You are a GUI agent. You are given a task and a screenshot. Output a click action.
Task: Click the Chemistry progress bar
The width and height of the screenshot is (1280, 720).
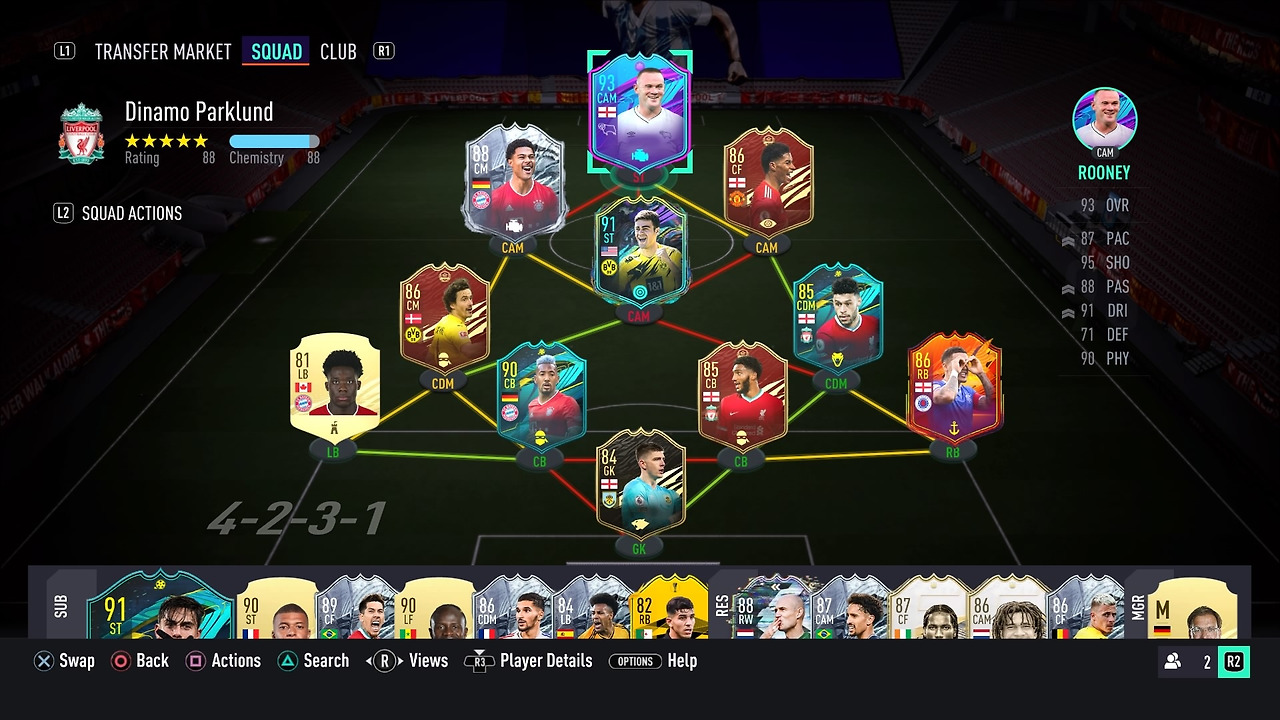(275, 141)
